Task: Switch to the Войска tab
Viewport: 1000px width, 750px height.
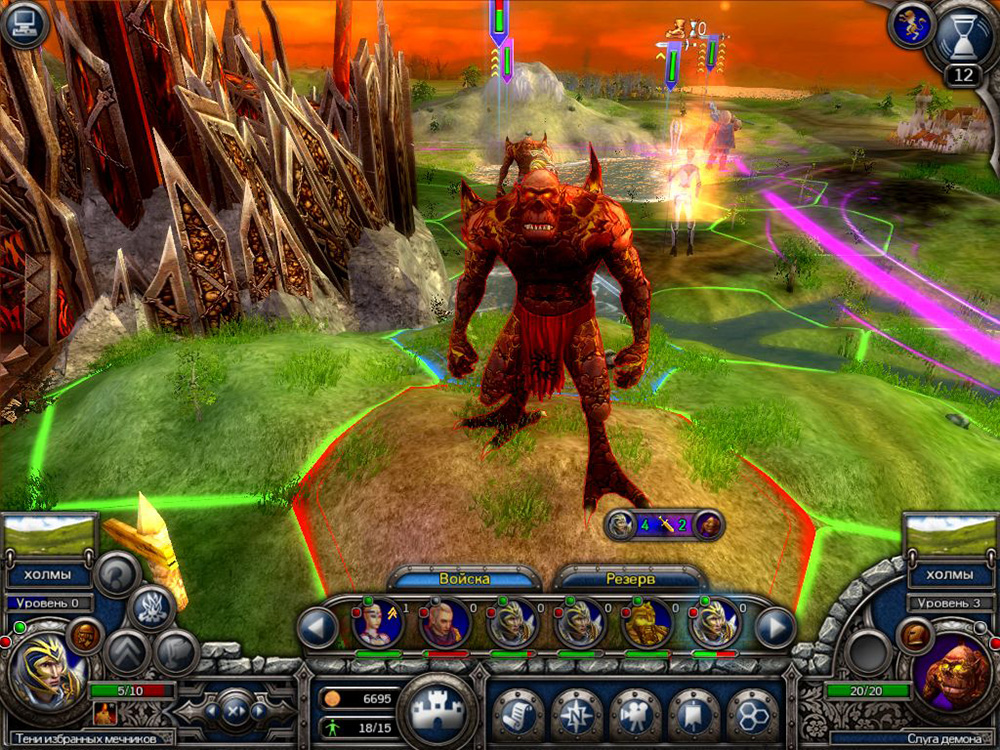Action: pyautogui.click(x=465, y=579)
